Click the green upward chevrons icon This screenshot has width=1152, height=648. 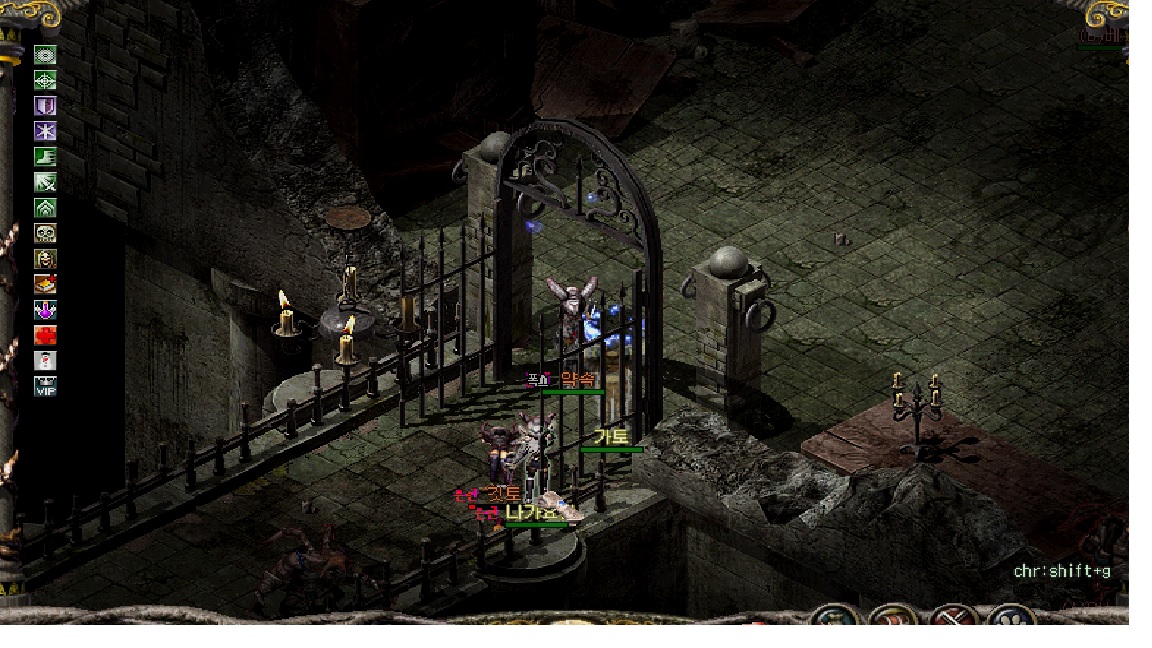[x=45, y=208]
